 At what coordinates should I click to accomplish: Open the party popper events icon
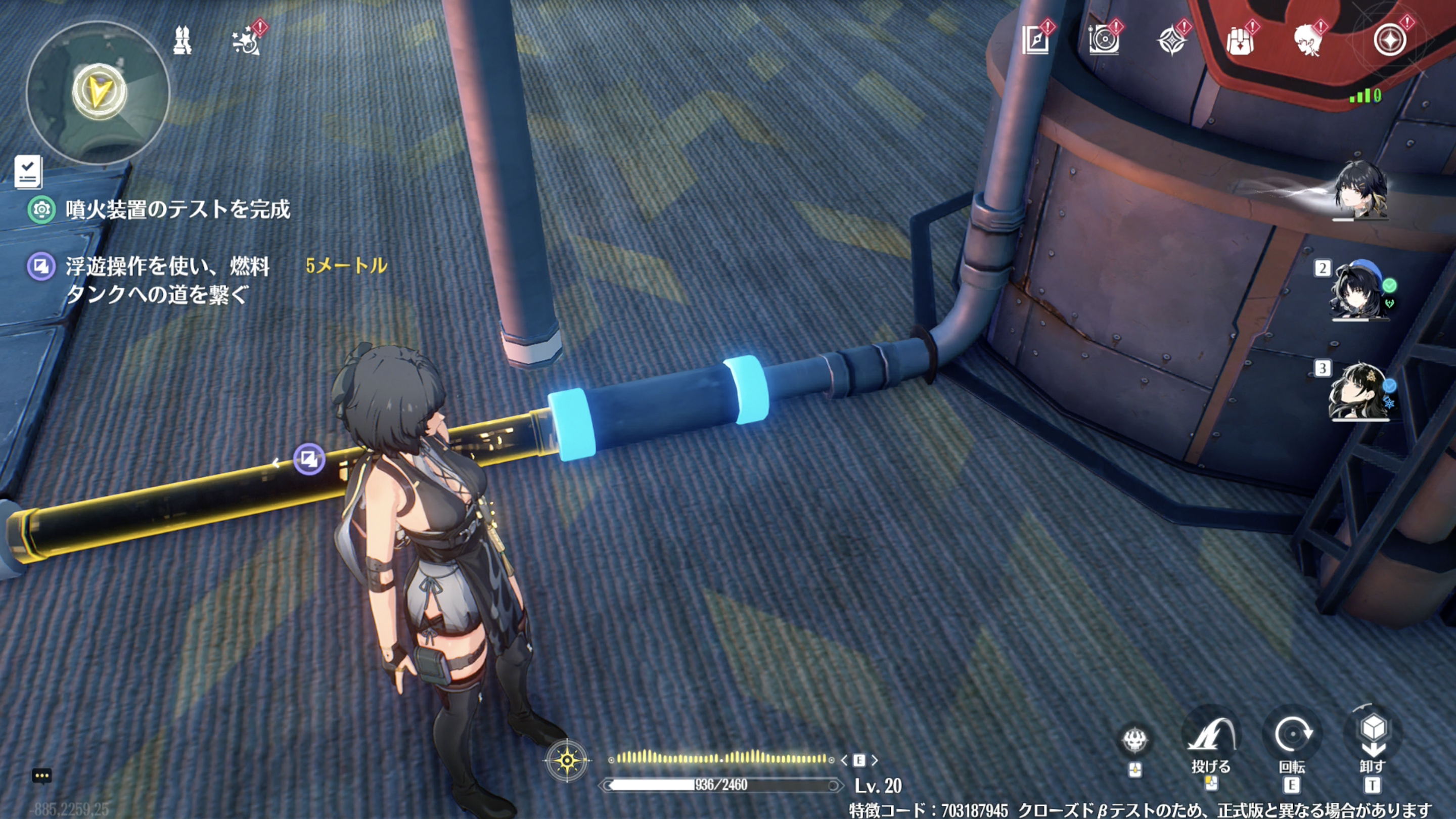point(246,41)
